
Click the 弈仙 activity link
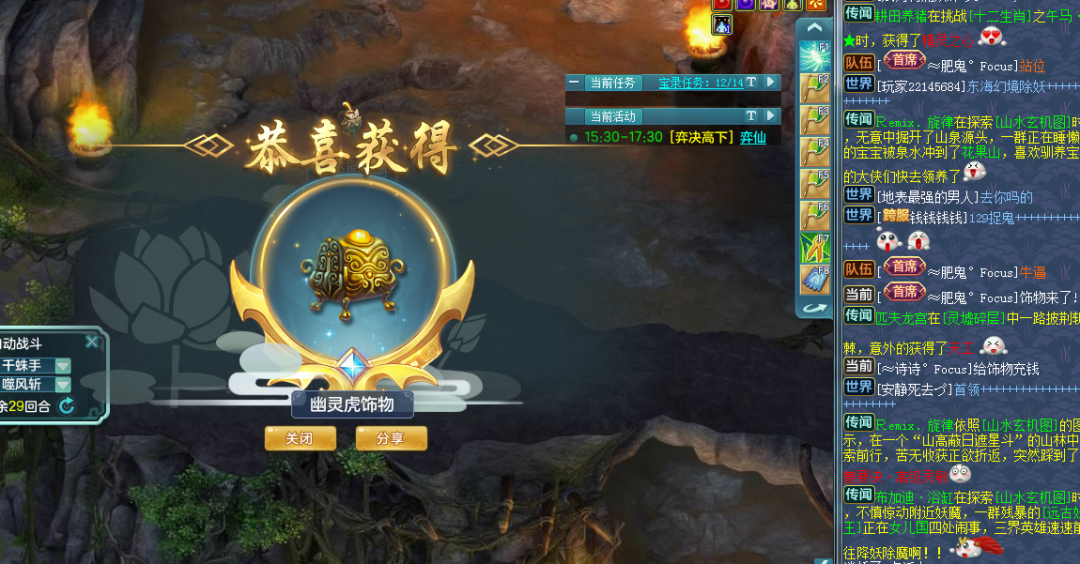pos(753,137)
